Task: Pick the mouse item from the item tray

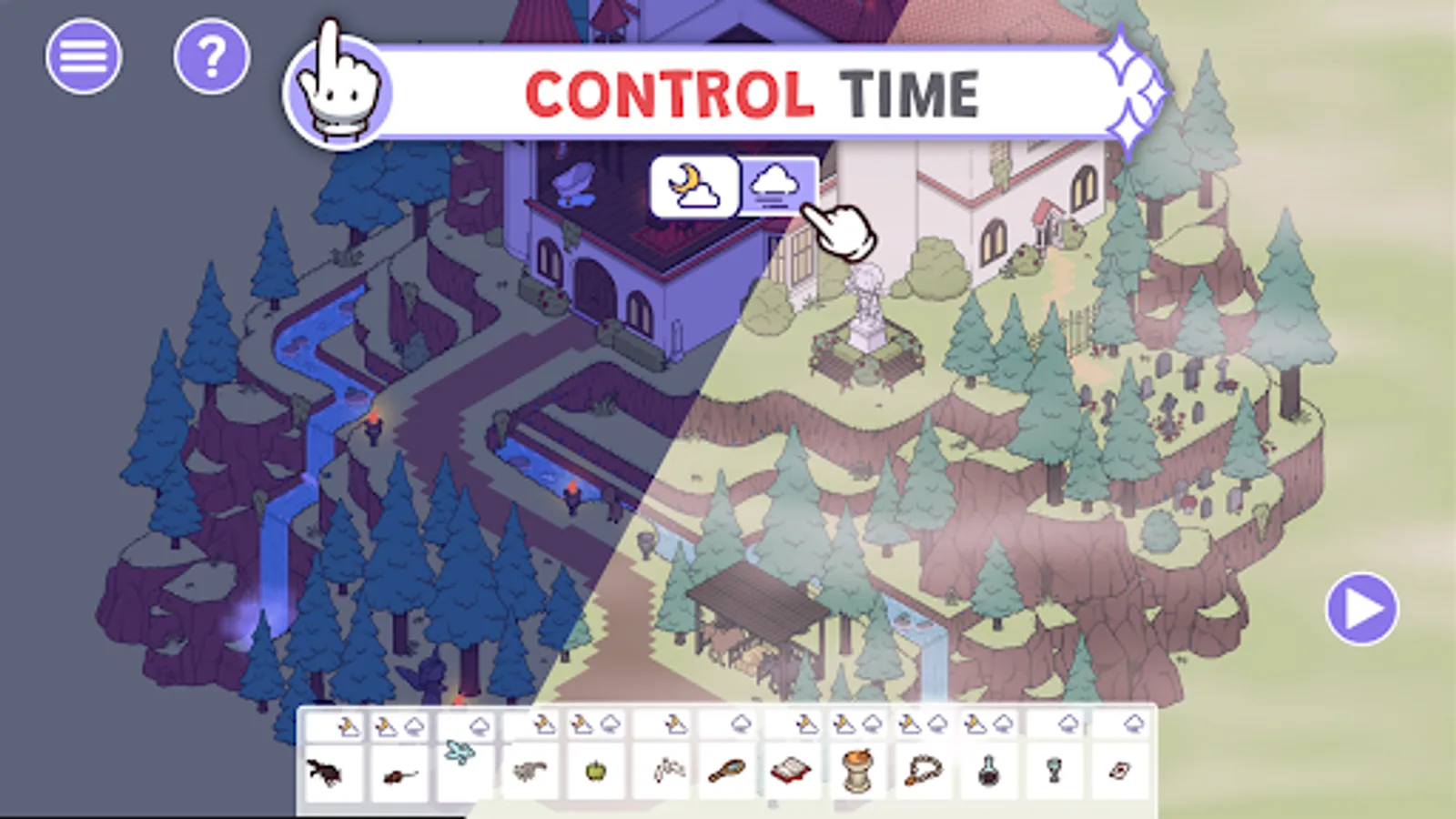Action: (399, 775)
